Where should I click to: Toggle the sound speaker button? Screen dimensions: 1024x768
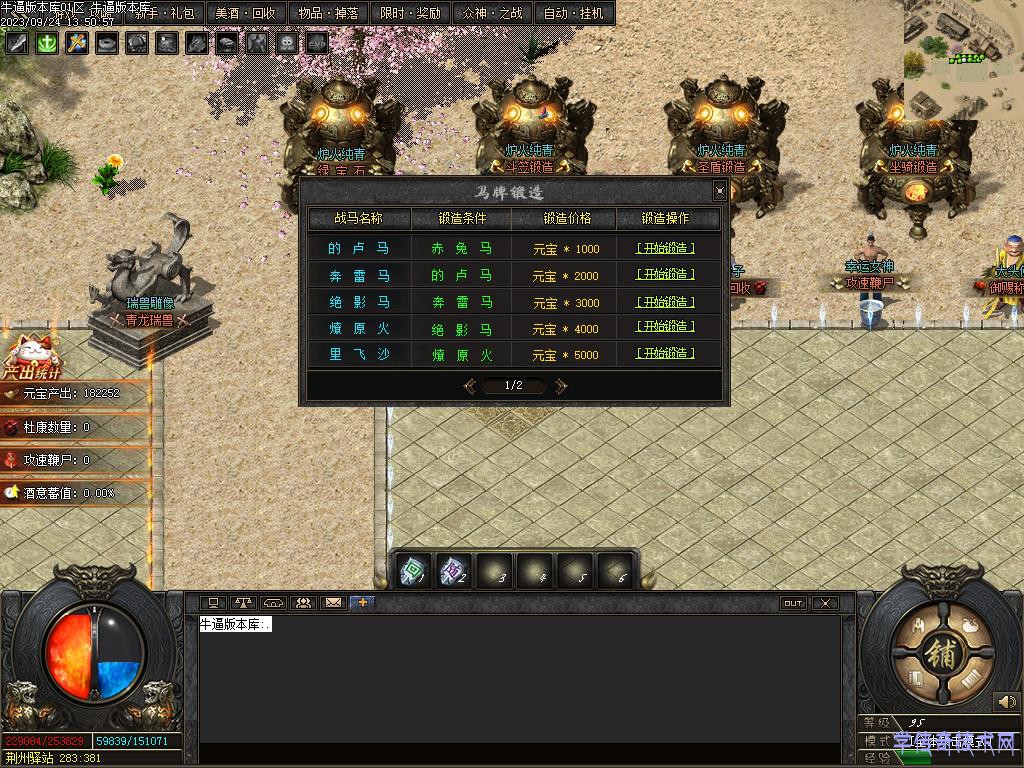point(1006,702)
